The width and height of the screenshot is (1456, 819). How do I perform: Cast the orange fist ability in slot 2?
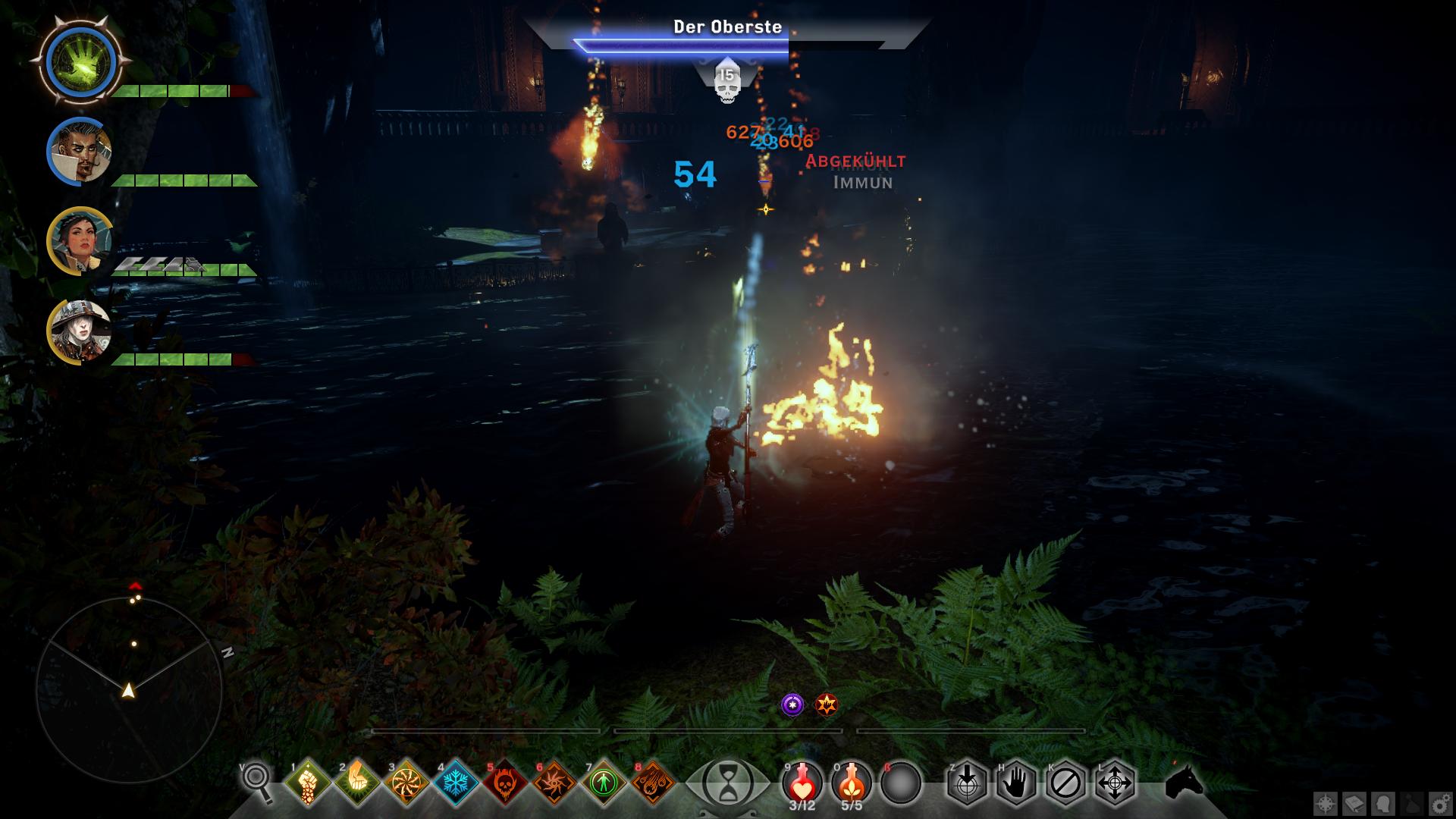pos(357,782)
